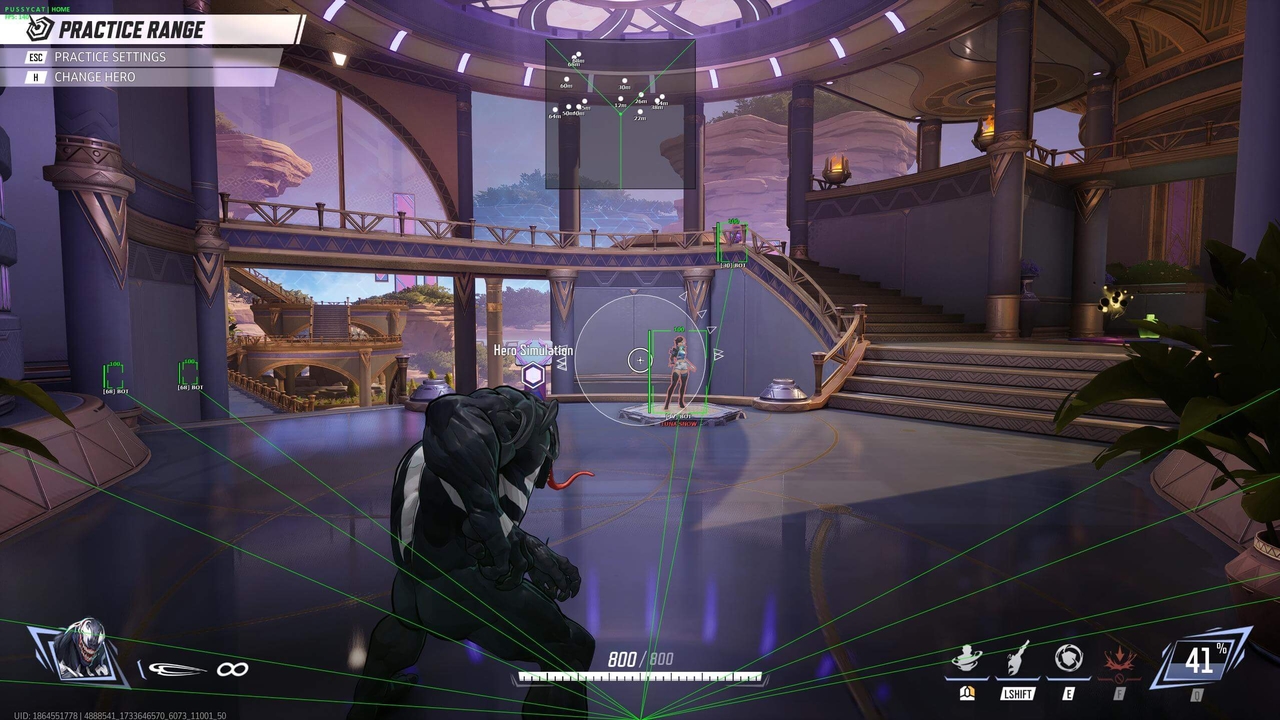Click the 41% ultimate percentage display
This screenshot has height=720, width=1280.
(1205, 658)
